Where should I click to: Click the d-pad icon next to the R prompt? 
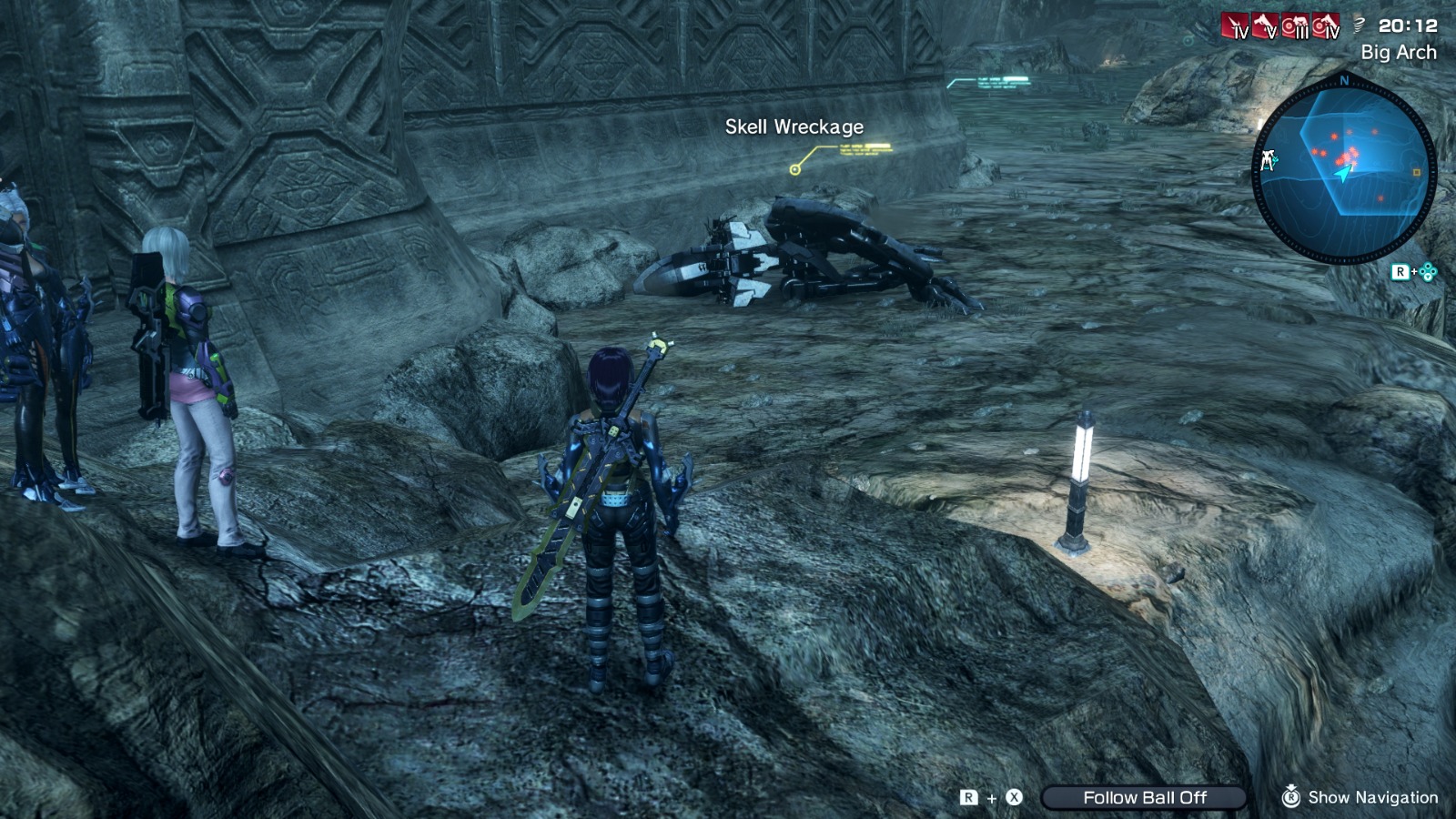pyautogui.click(x=1428, y=269)
